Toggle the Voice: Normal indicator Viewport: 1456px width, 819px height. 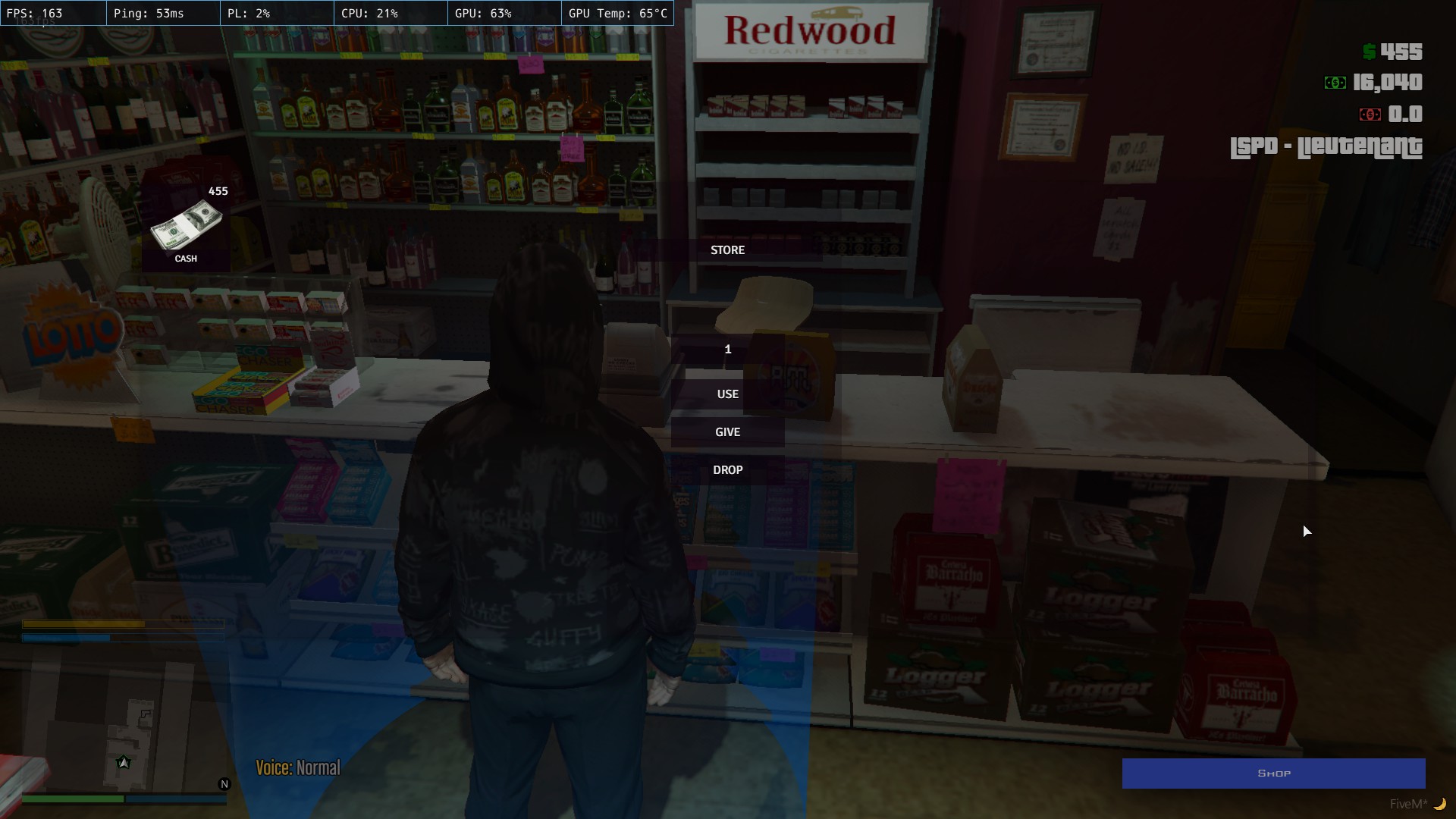click(298, 768)
